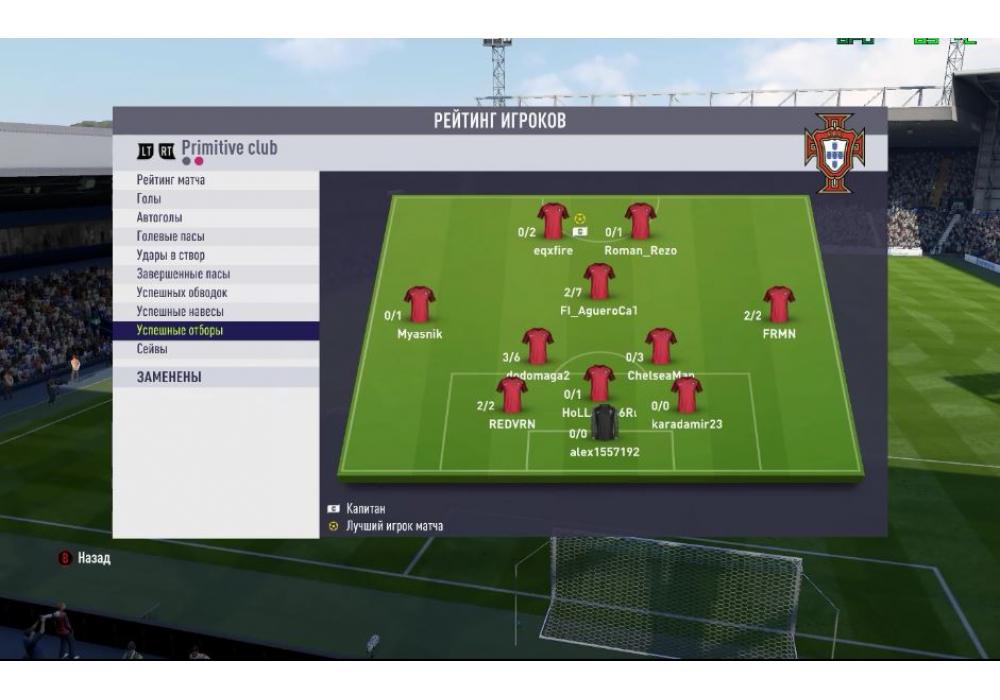The image size is (1000, 700).
Task: Pick player FRMN on the right wing
Action: (778, 305)
